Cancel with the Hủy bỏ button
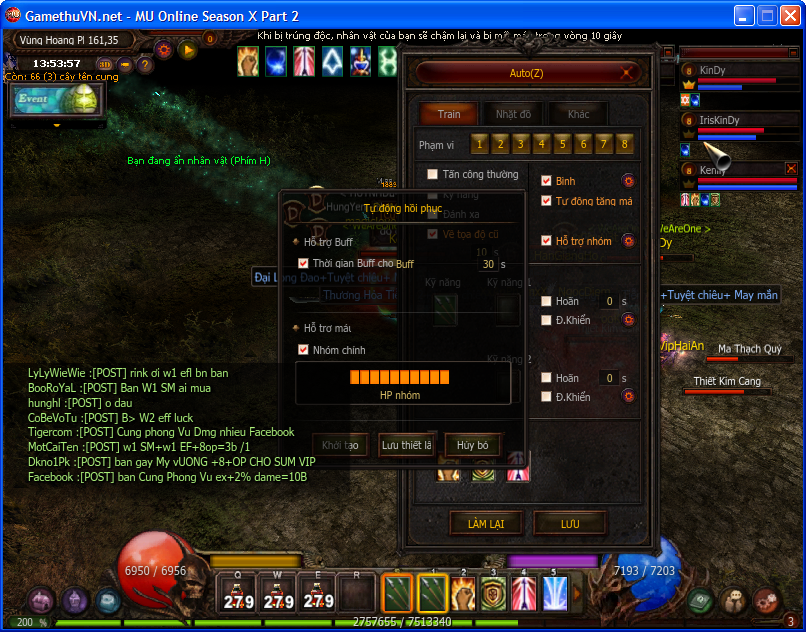Image resolution: width=806 pixels, height=632 pixels. point(472,445)
